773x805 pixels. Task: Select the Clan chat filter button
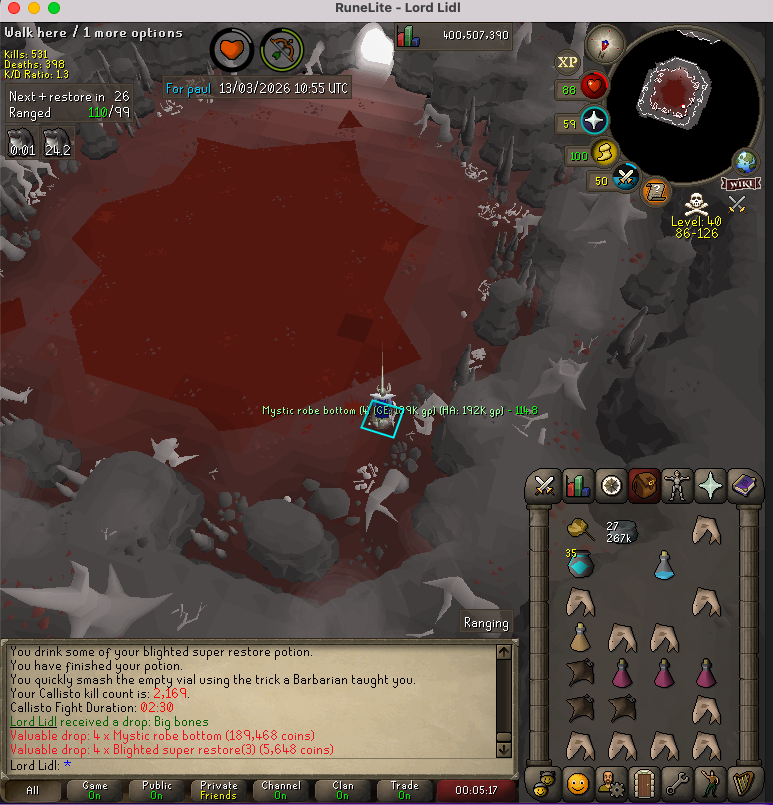[x=342, y=790]
